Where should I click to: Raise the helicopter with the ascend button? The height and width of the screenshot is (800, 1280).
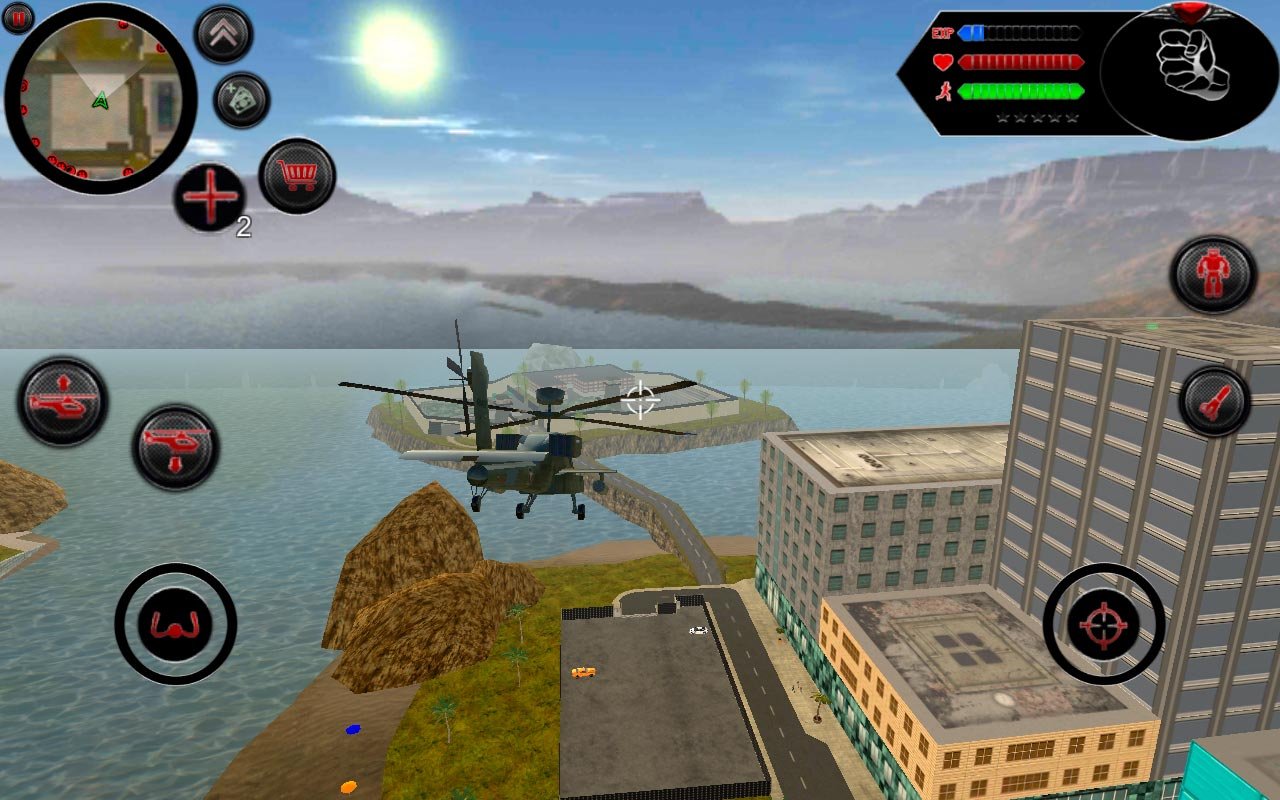(x=62, y=401)
